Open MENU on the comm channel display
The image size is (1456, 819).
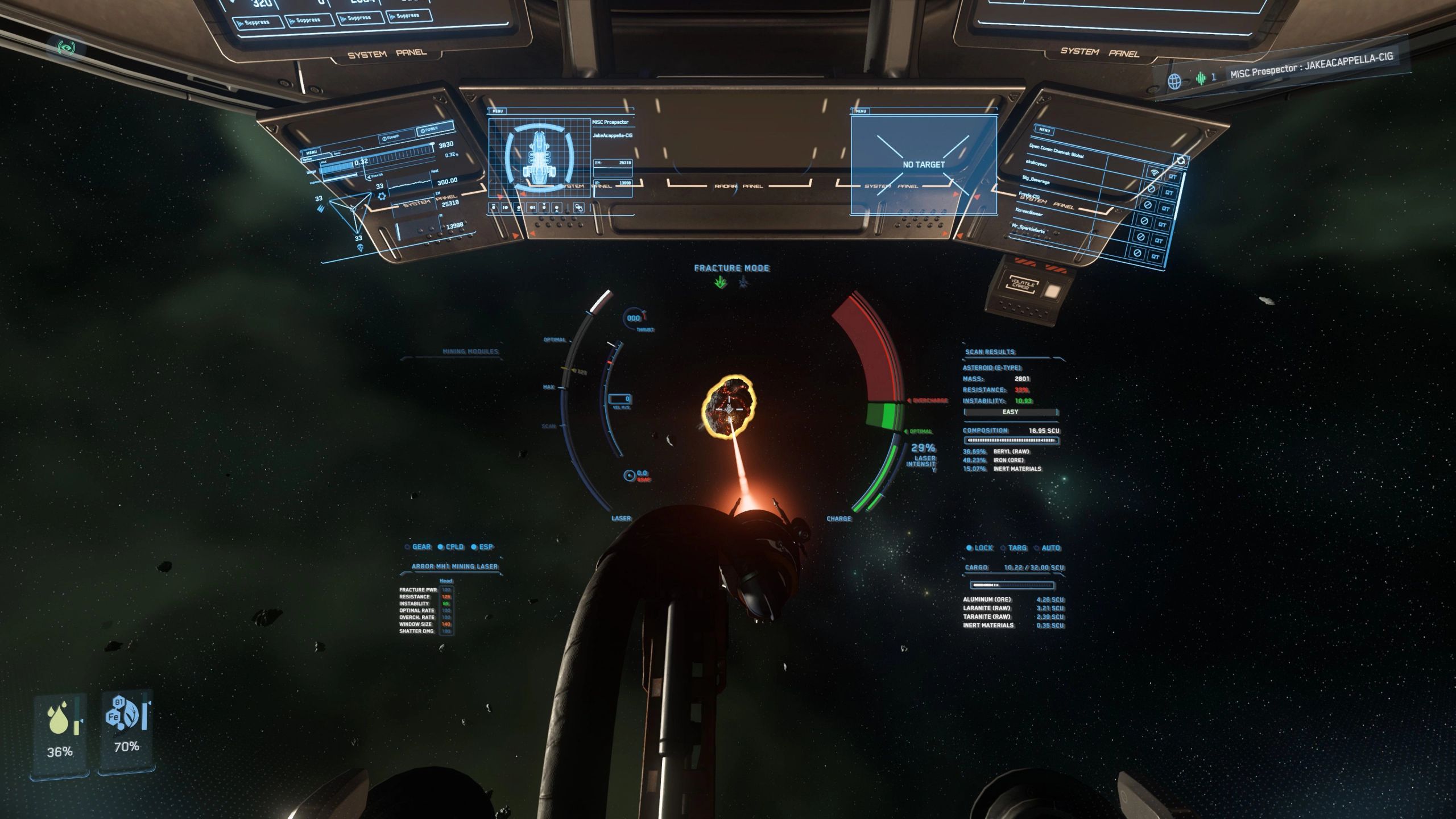(1044, 130)
